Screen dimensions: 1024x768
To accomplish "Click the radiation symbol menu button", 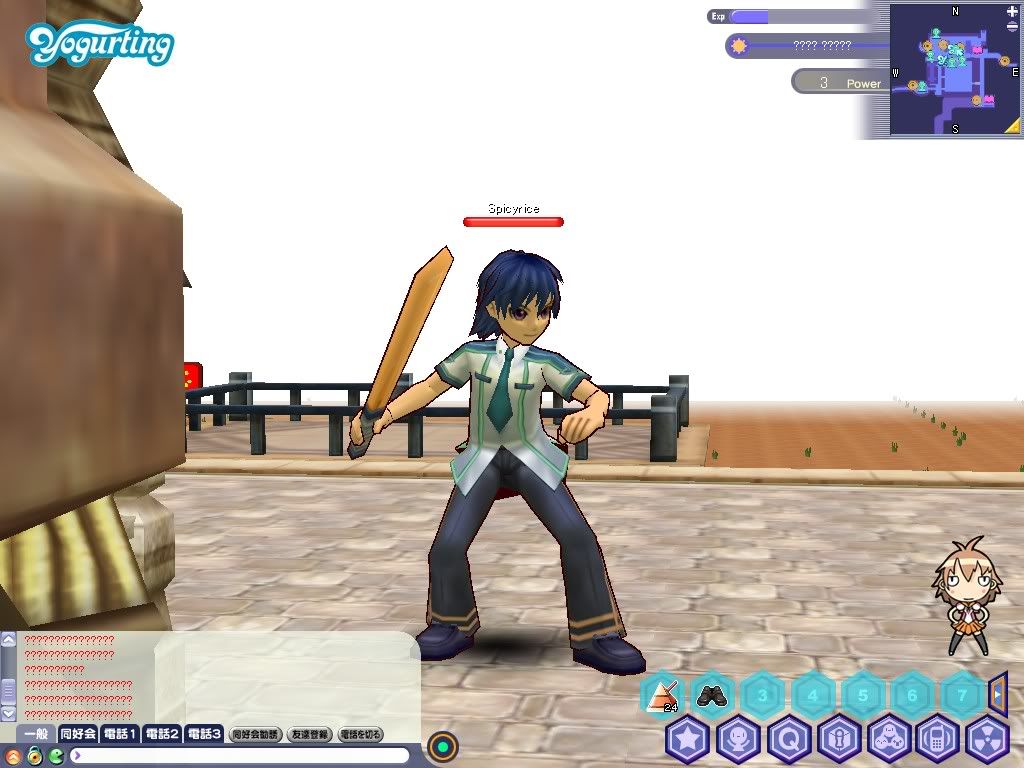I will pos(987,740).
